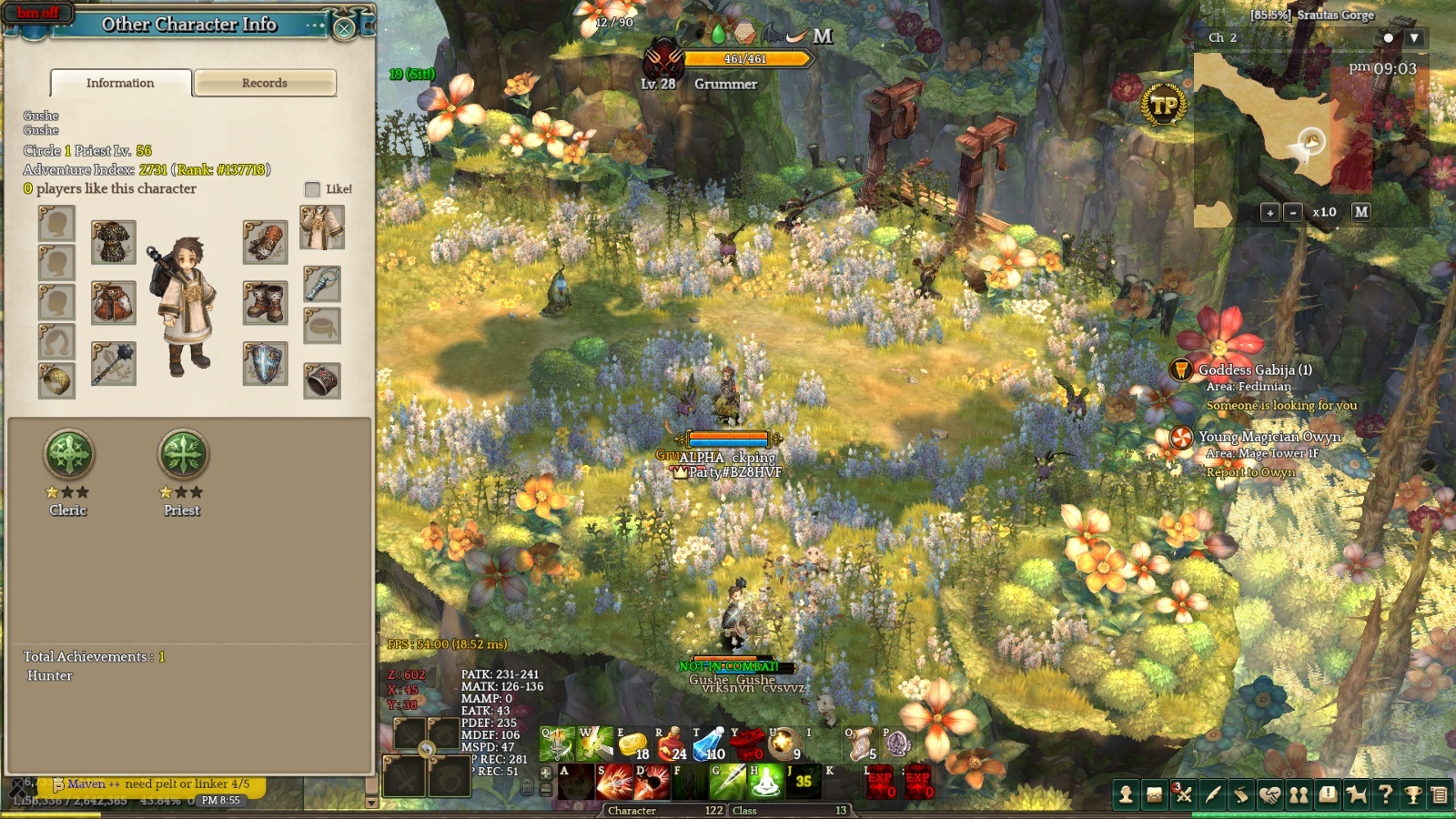This screenshot has width=1456, height=819.
Task: Open the help question mark menu
Action: click(x=1385, y=795)
